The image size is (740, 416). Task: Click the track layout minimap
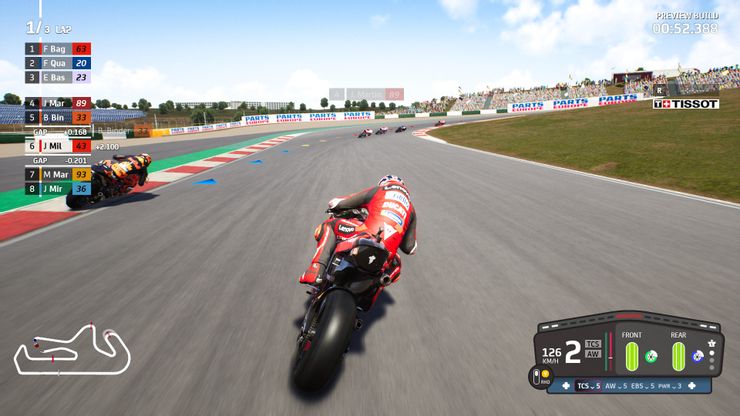(x=71, y=349)
